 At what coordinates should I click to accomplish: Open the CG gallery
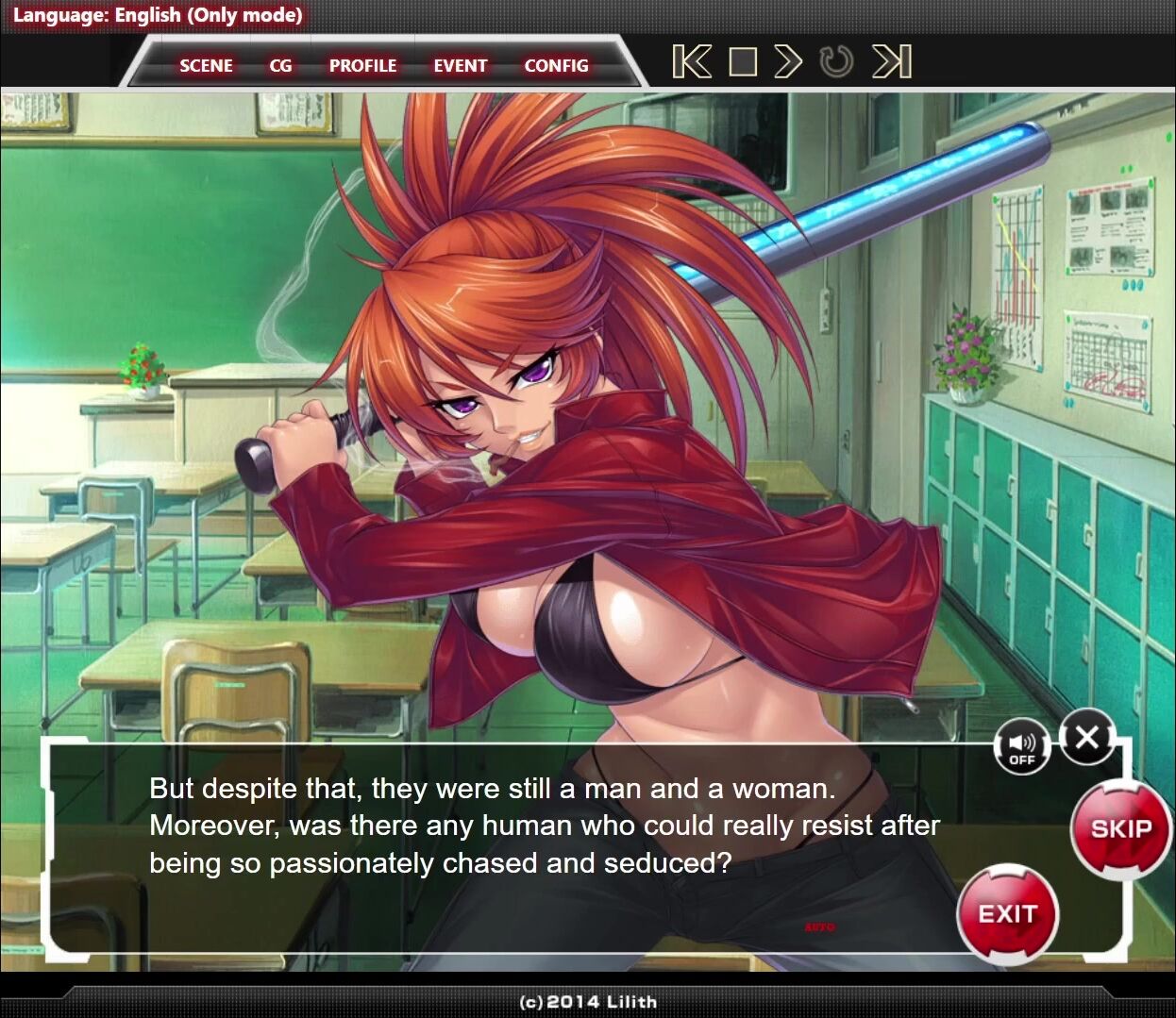(280, 66)
